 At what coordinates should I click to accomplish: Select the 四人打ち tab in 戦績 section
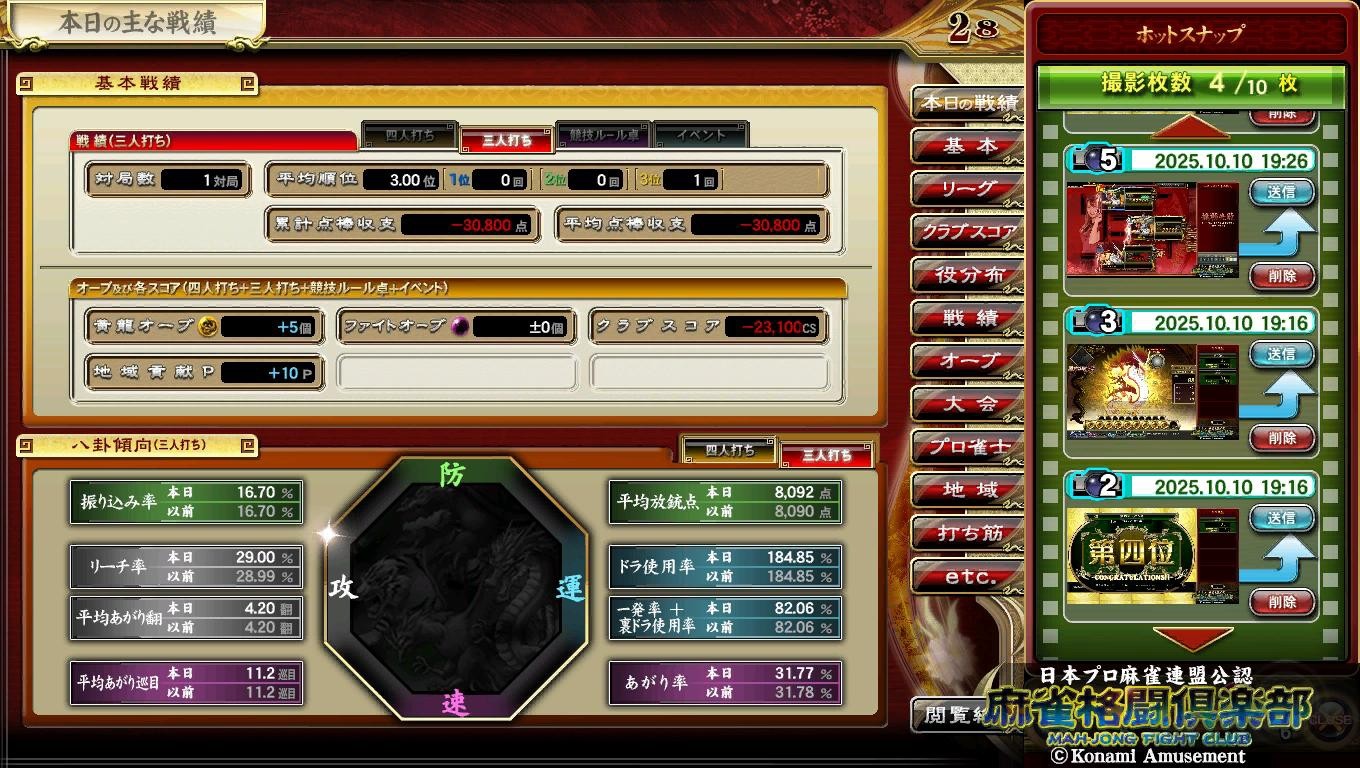pyautogui.click(x=411, y=135)
